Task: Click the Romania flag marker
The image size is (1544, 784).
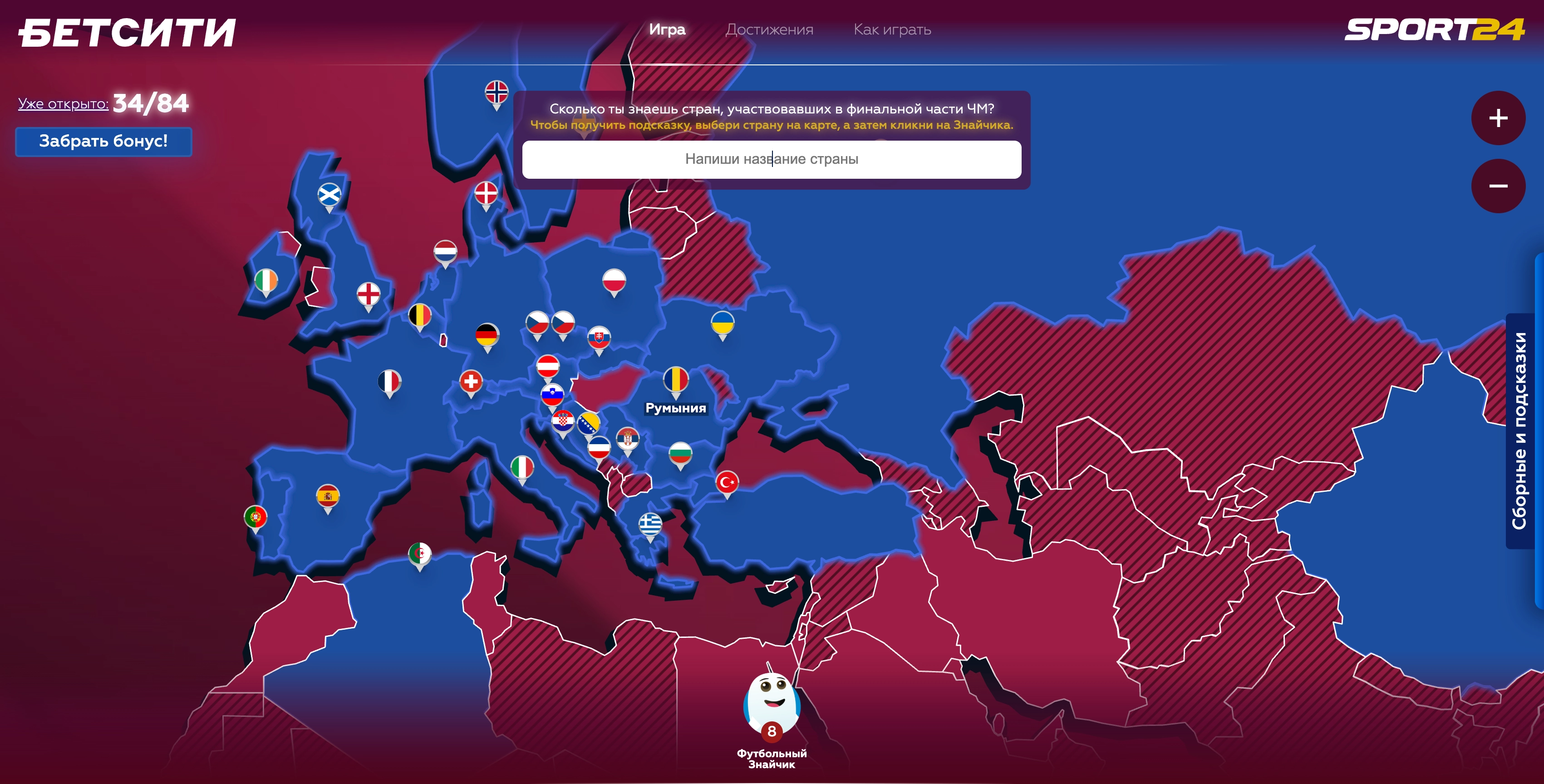Action: point(675,379)
